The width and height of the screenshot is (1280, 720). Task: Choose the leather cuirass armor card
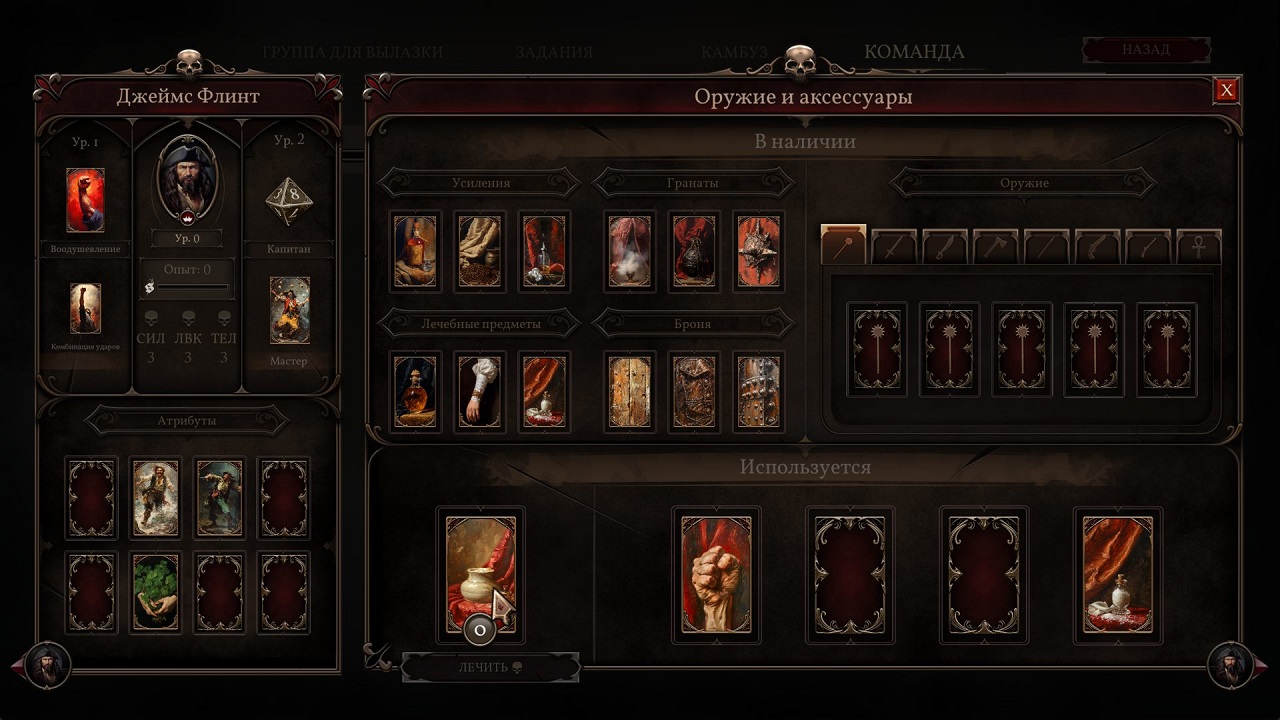coord(694,391)
